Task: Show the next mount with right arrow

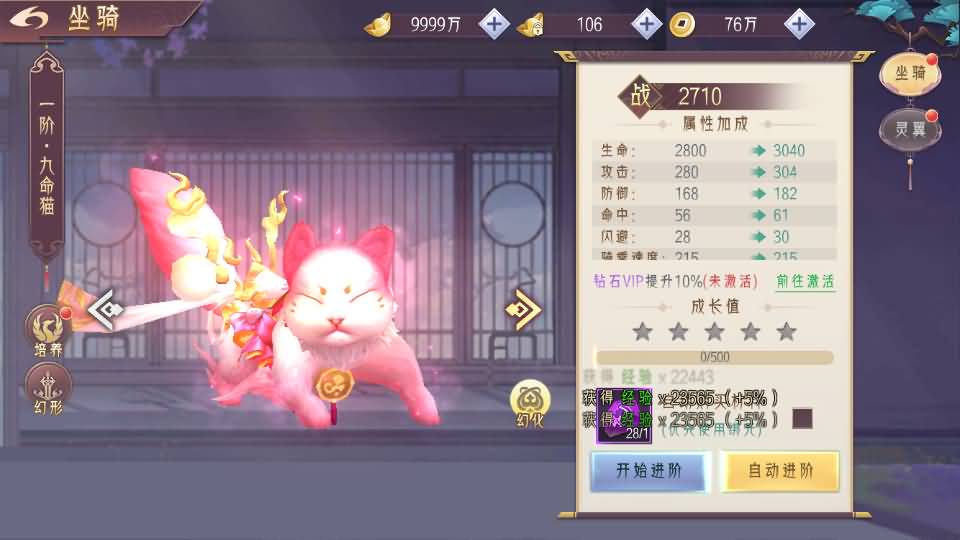Action: coord(524,309)
